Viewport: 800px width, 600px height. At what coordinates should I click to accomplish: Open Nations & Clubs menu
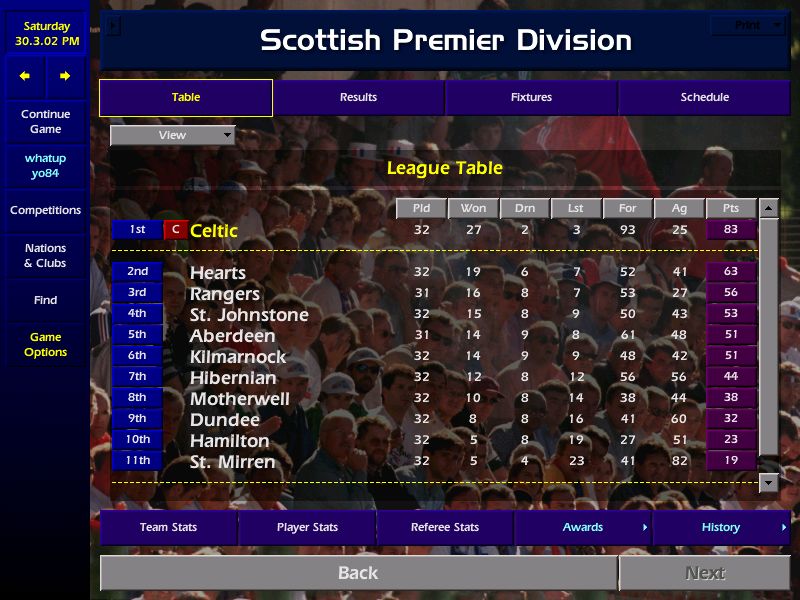click(x=45, y=256)
